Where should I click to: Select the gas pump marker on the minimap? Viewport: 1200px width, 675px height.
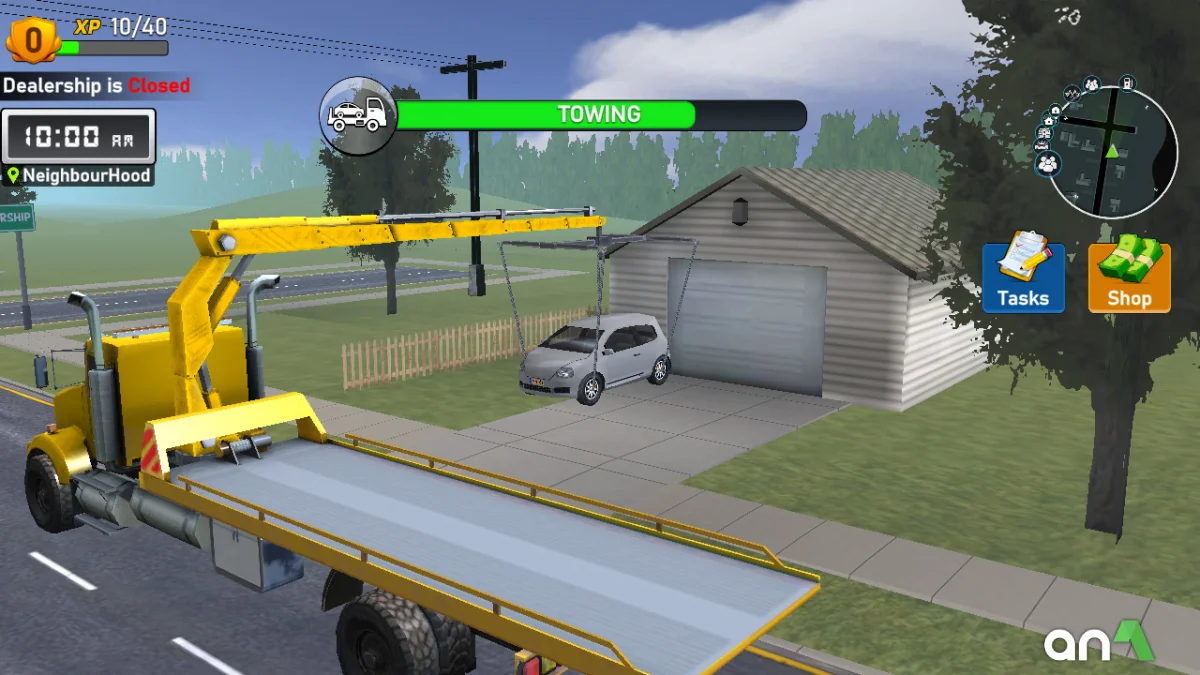click(x=1127, y=82)
